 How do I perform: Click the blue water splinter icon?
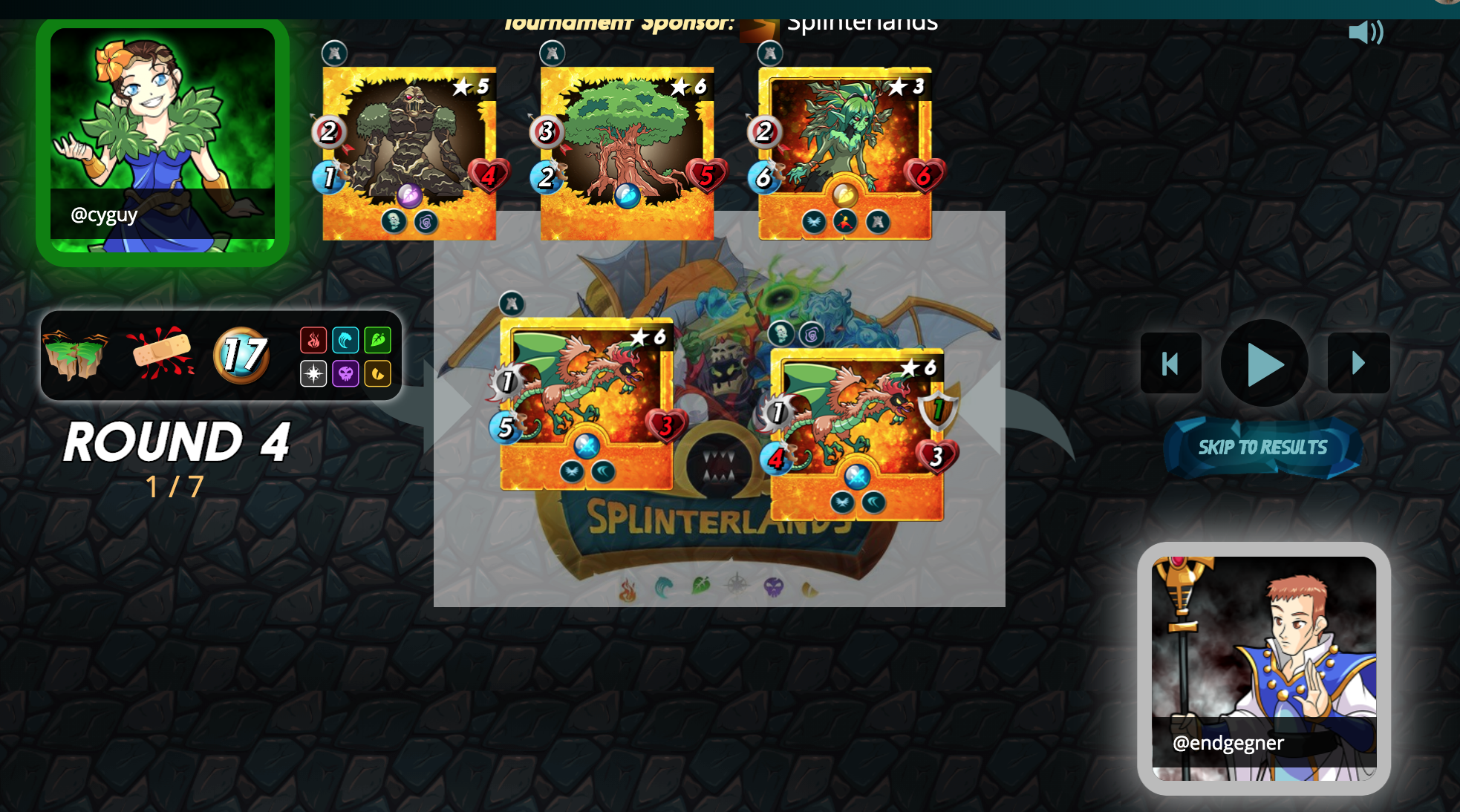coord(345,341)
